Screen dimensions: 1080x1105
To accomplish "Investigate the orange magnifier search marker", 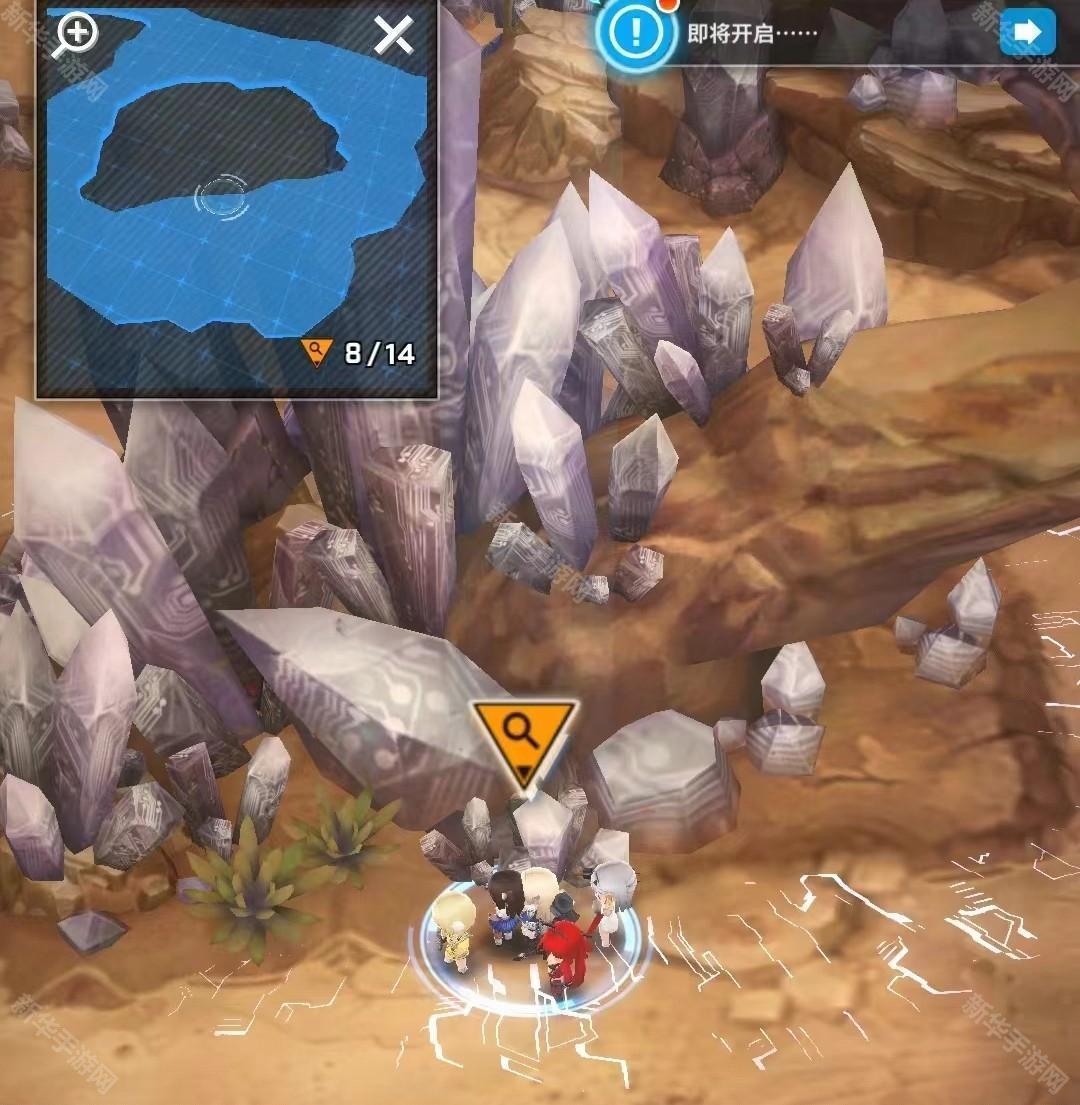I will pos(523,736).
